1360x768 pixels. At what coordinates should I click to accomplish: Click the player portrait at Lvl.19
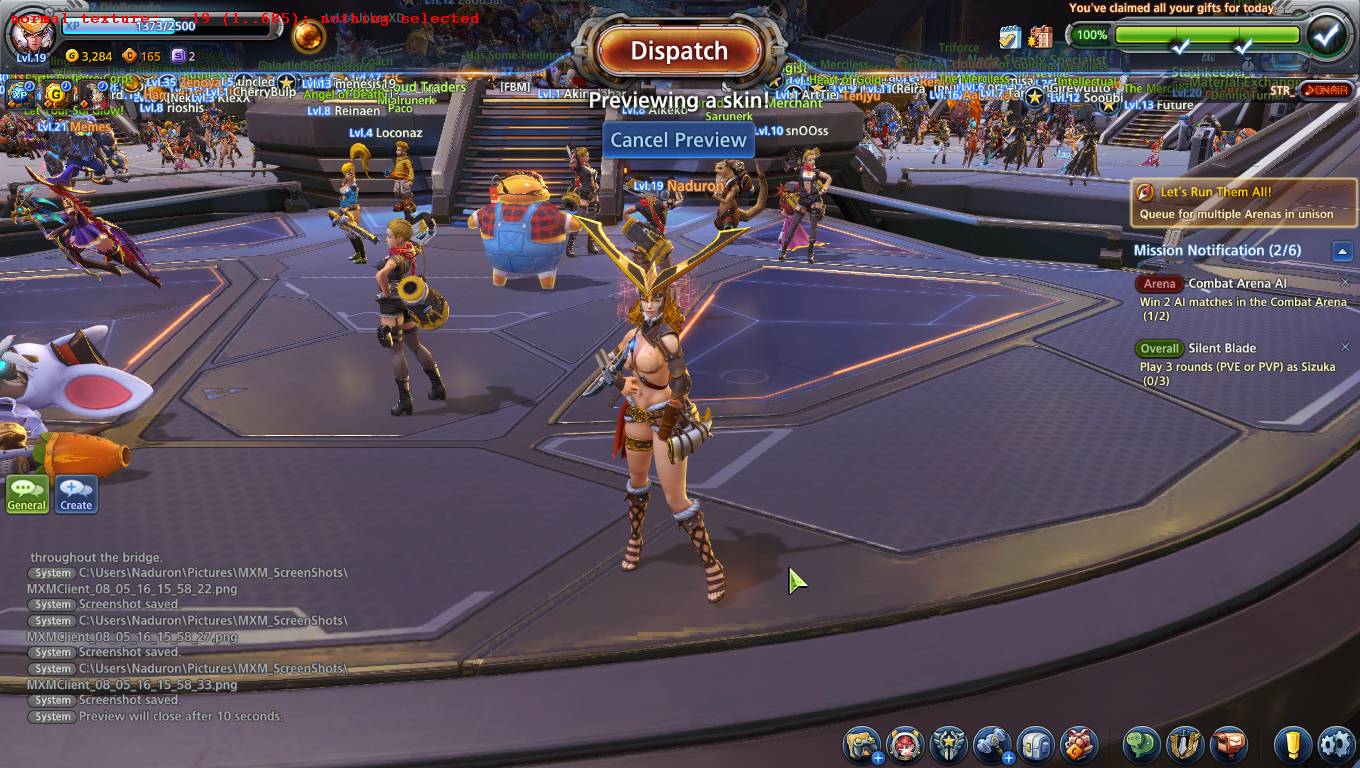coord(31,33)
